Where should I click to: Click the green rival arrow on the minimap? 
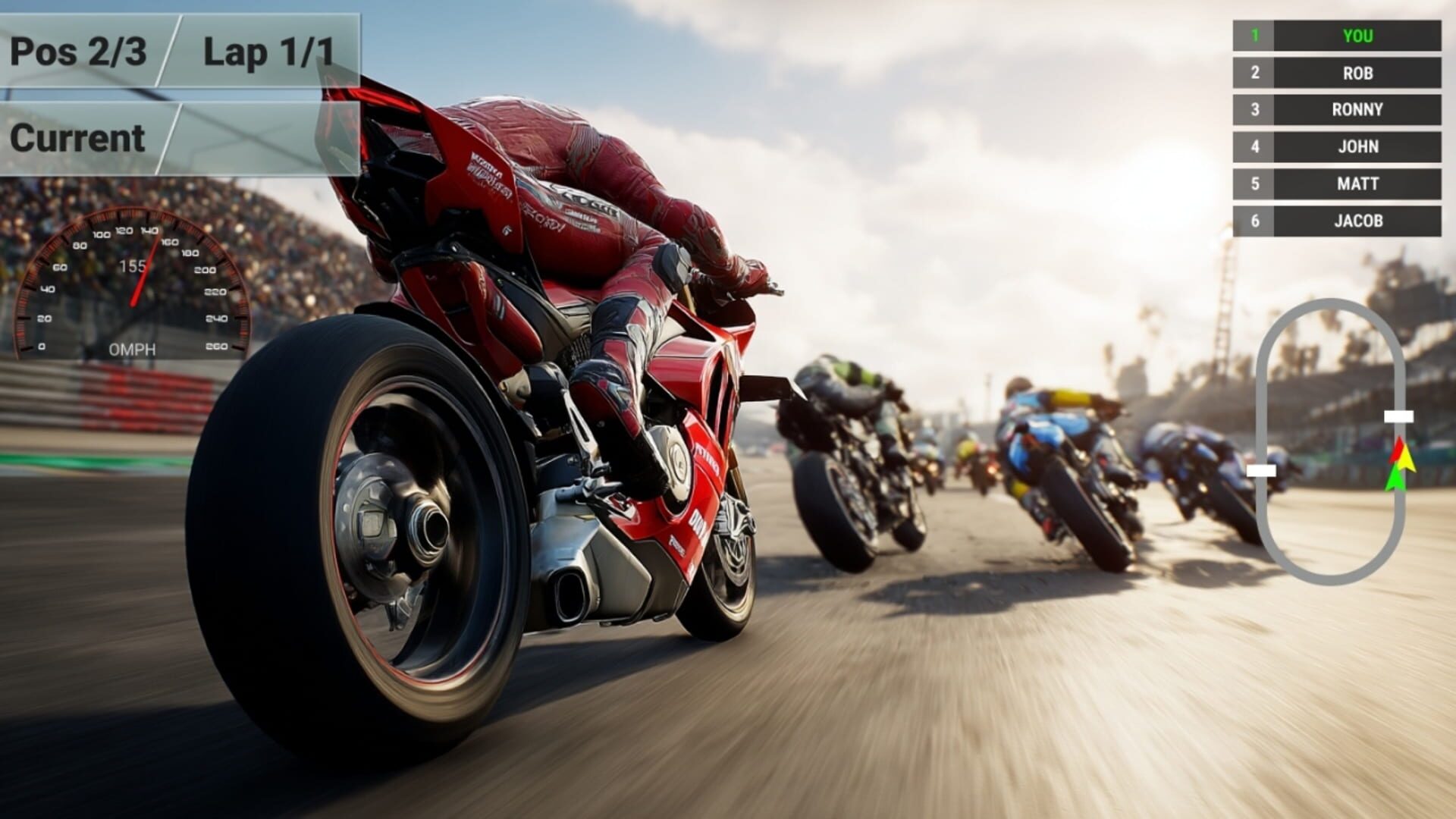[x=1395, y=482]
